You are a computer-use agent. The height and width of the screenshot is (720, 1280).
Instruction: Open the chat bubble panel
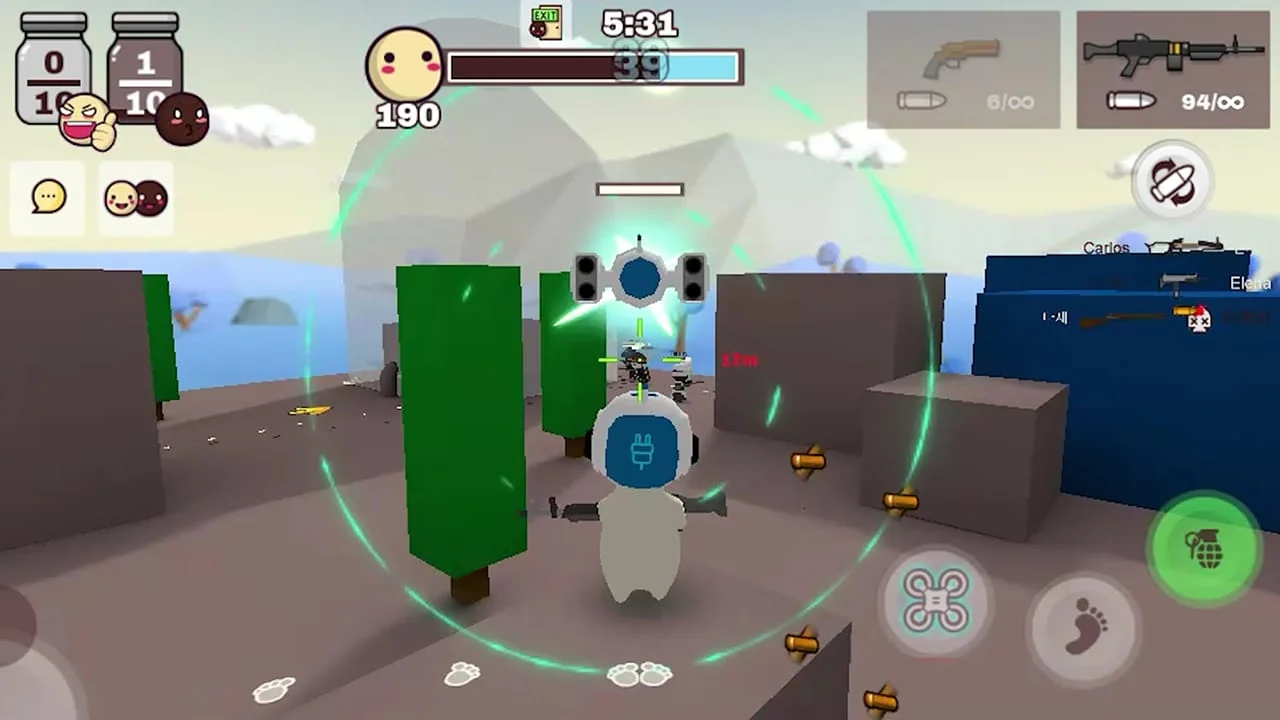click(46, 196)
